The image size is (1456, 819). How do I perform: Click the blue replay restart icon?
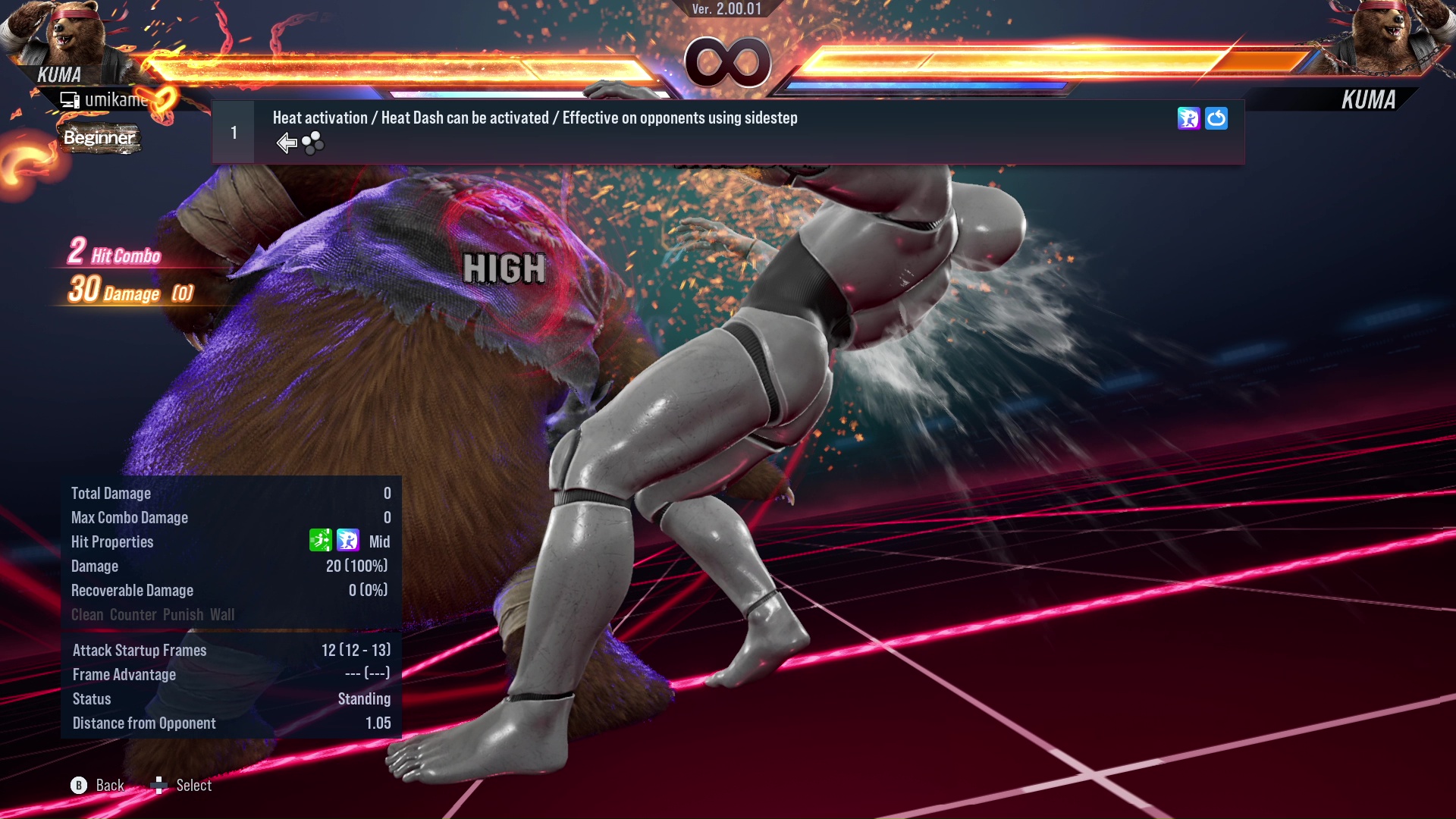[1217, 119]
